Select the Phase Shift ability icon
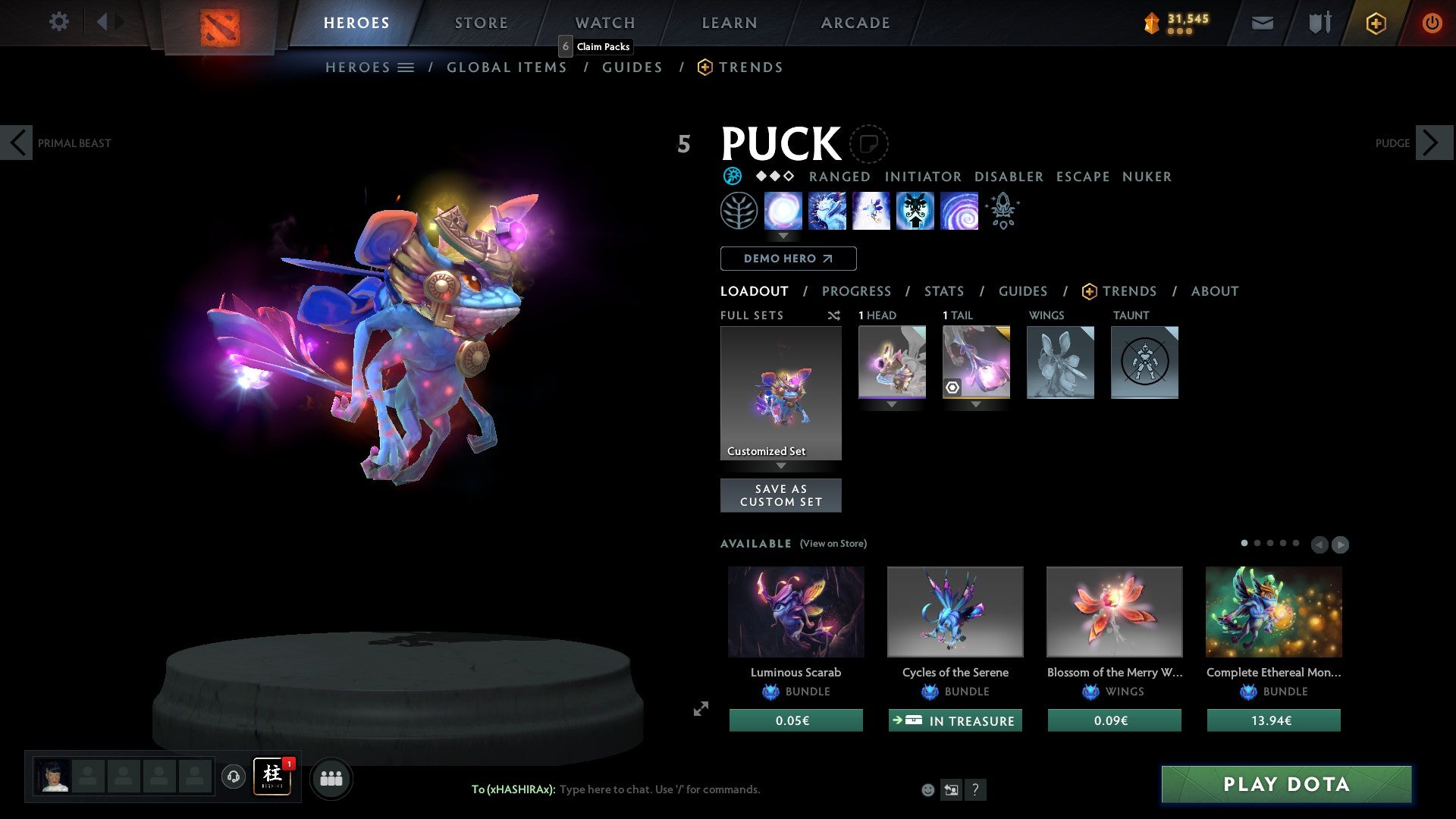 871,211
